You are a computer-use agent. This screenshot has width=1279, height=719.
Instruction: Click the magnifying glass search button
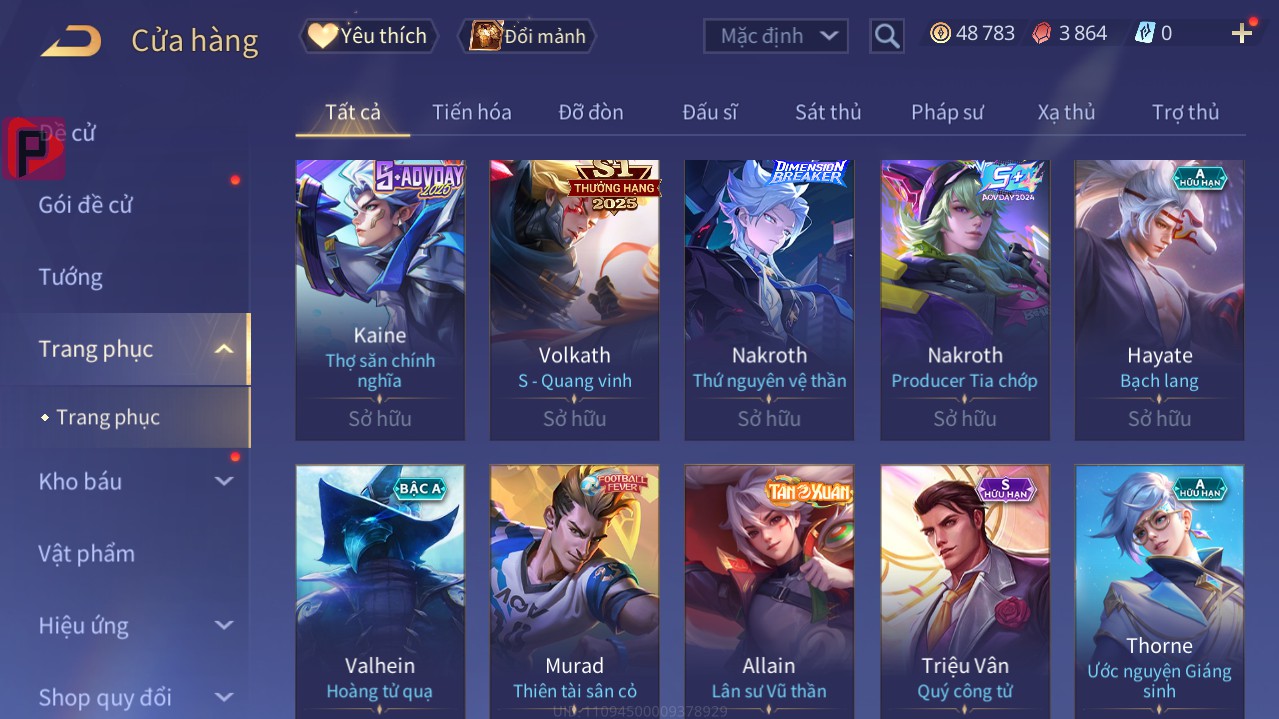[x=886, y=36]
